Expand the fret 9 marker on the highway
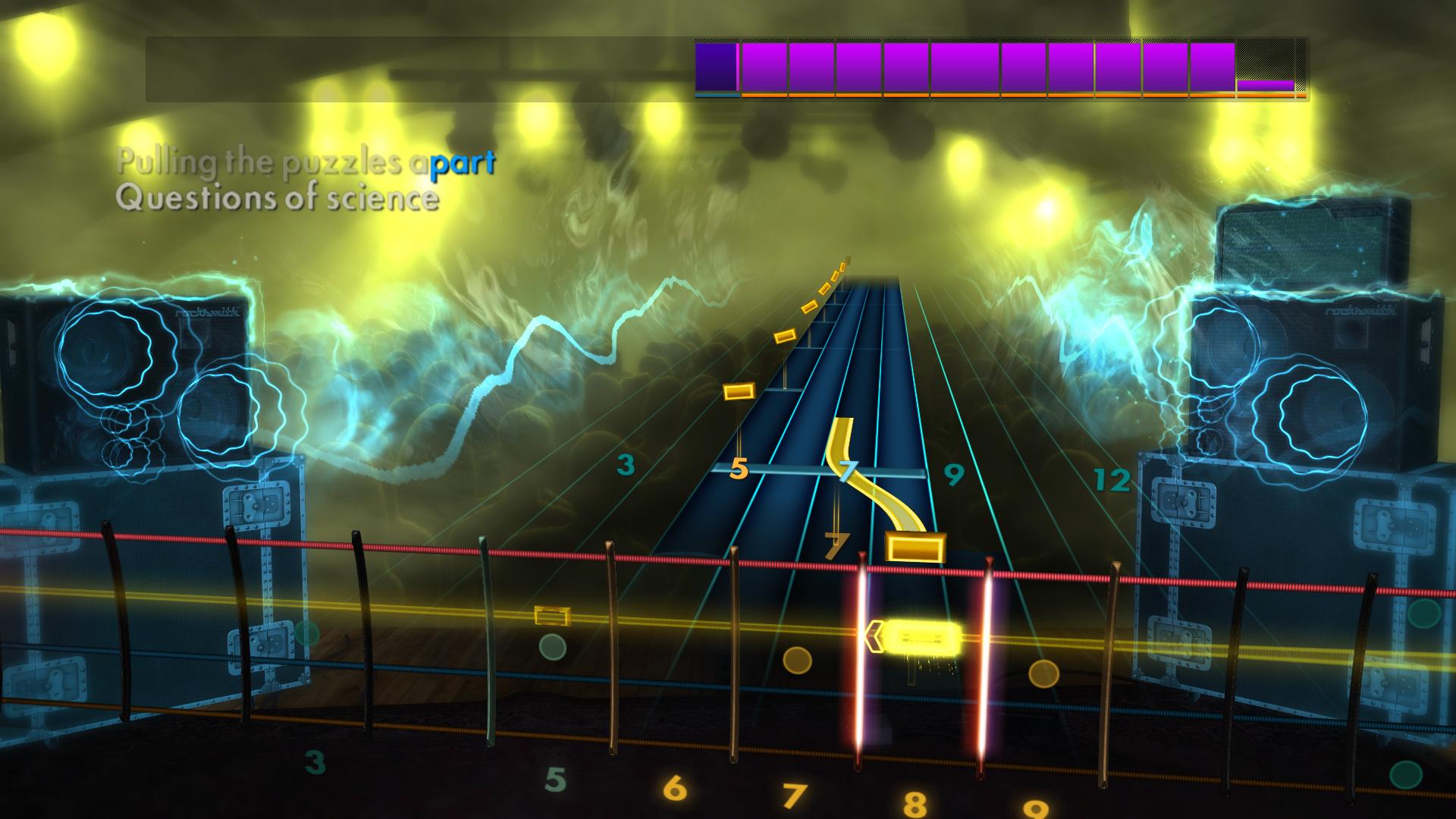Viewport: 1456px width, 819px height. pos(953,476)
